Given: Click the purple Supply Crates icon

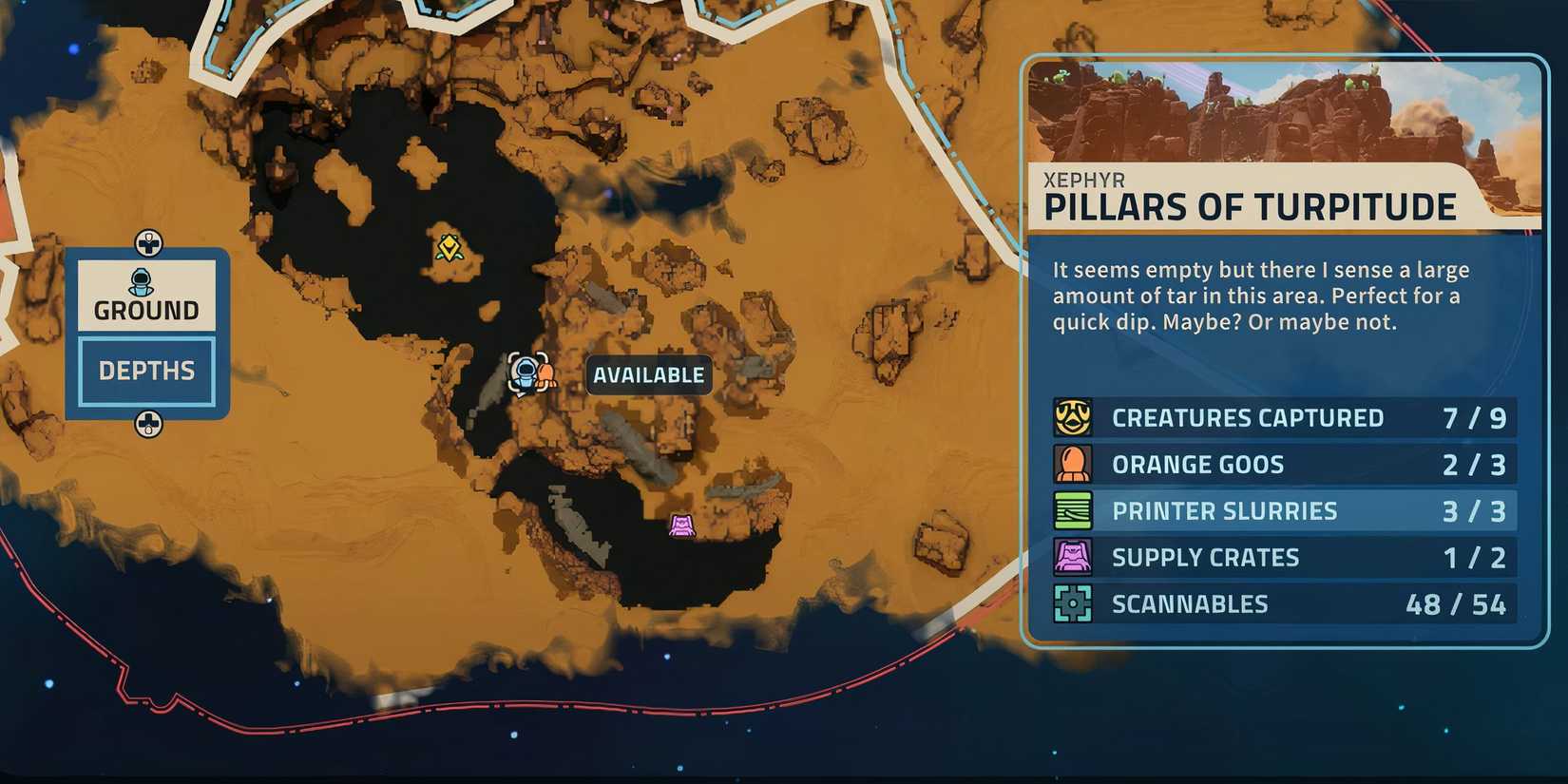Looking at the screenshot, I should coord(1074,557).
